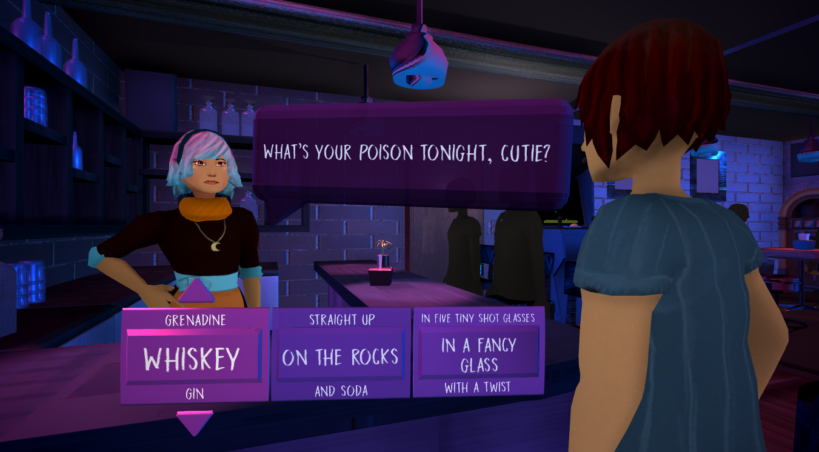Click the pink up arrow selector
Image resolution: width=819 pixels, height=452 pixels.
click(195, 292)
